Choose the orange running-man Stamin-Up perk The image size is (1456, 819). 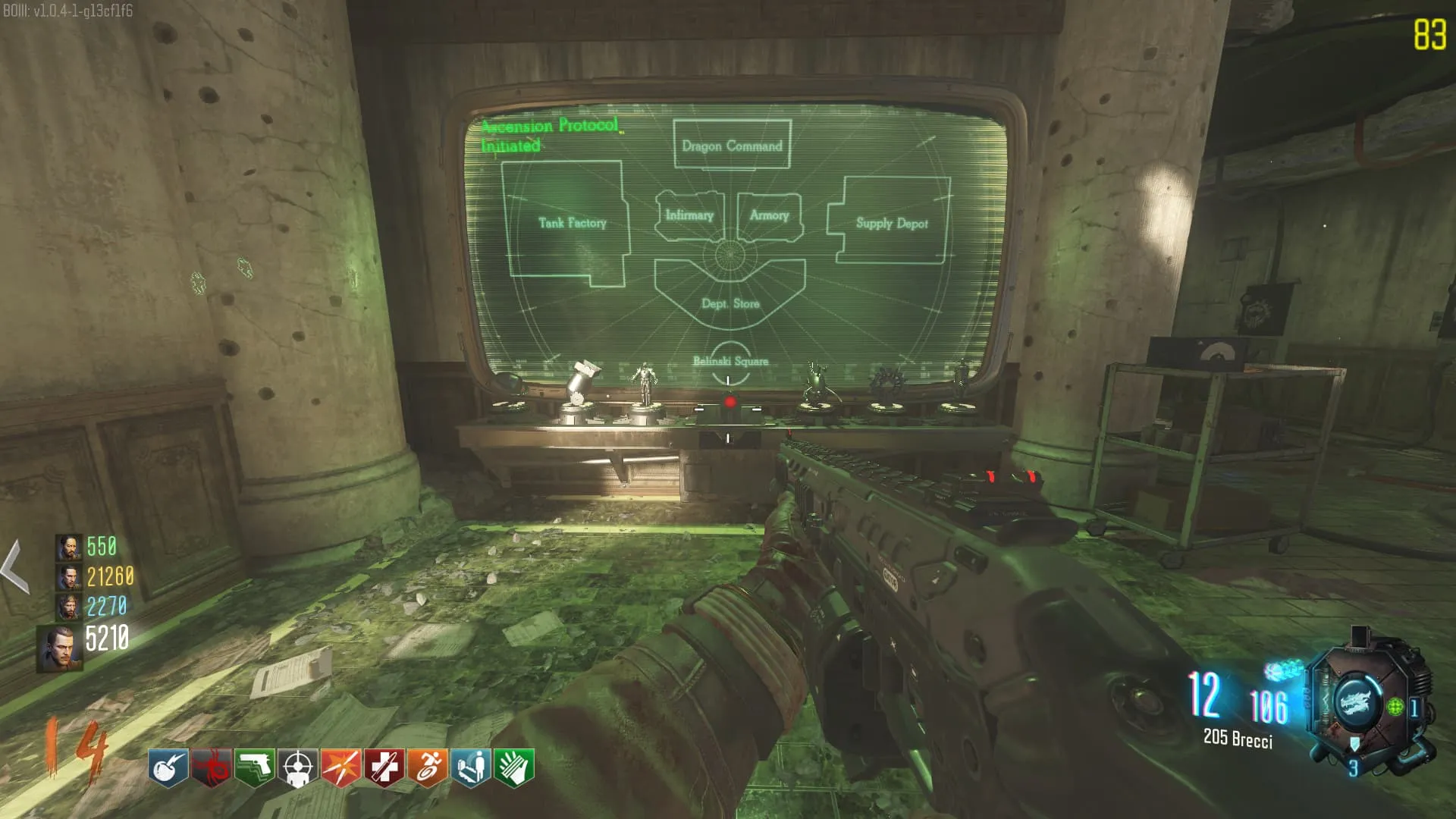point(427,768)
